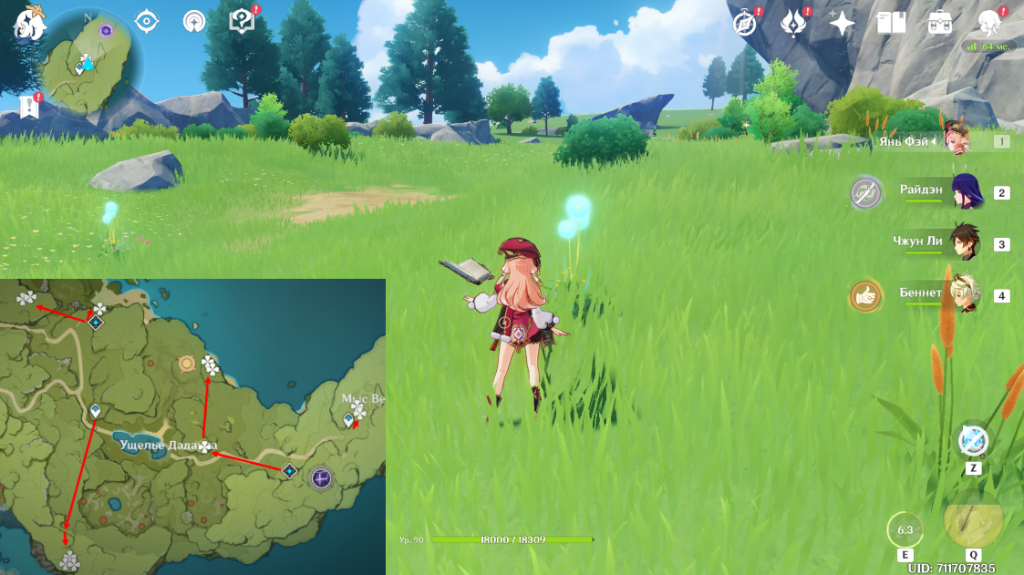The height and width of the screenshot is (575, 1024).
Task: Switch to party member Райдэн
Action: coord(966,192)
